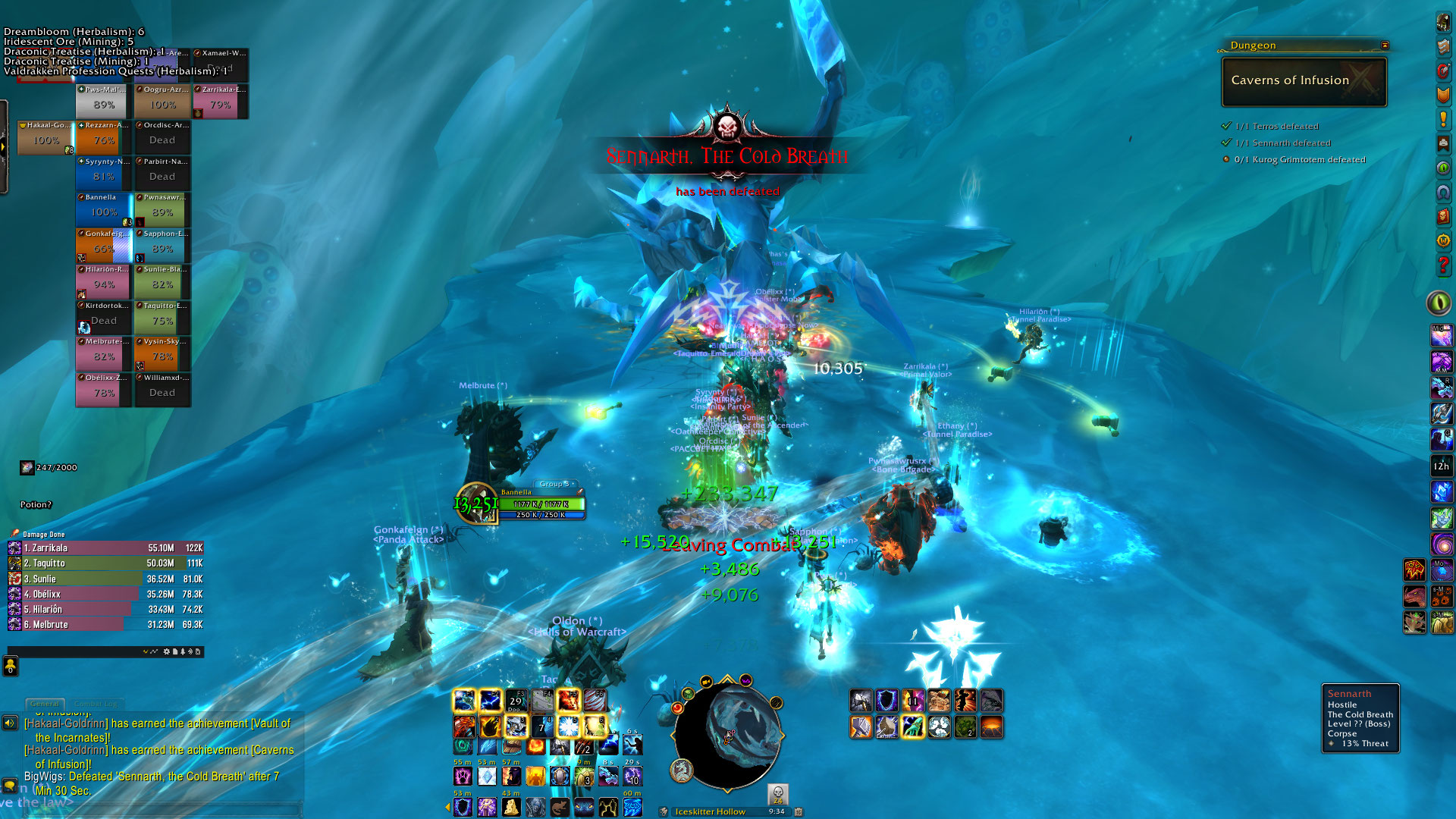Collapse the Dungeon objective tracker

point(1385,45)
